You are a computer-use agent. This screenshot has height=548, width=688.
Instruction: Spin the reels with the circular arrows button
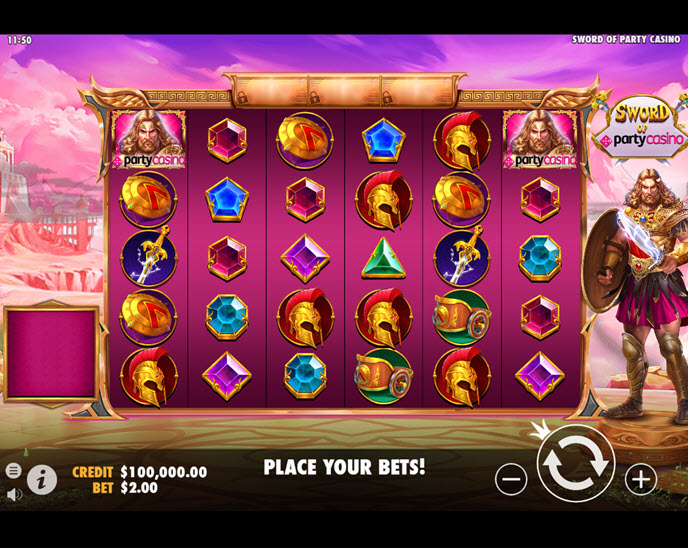pos(575,464)
